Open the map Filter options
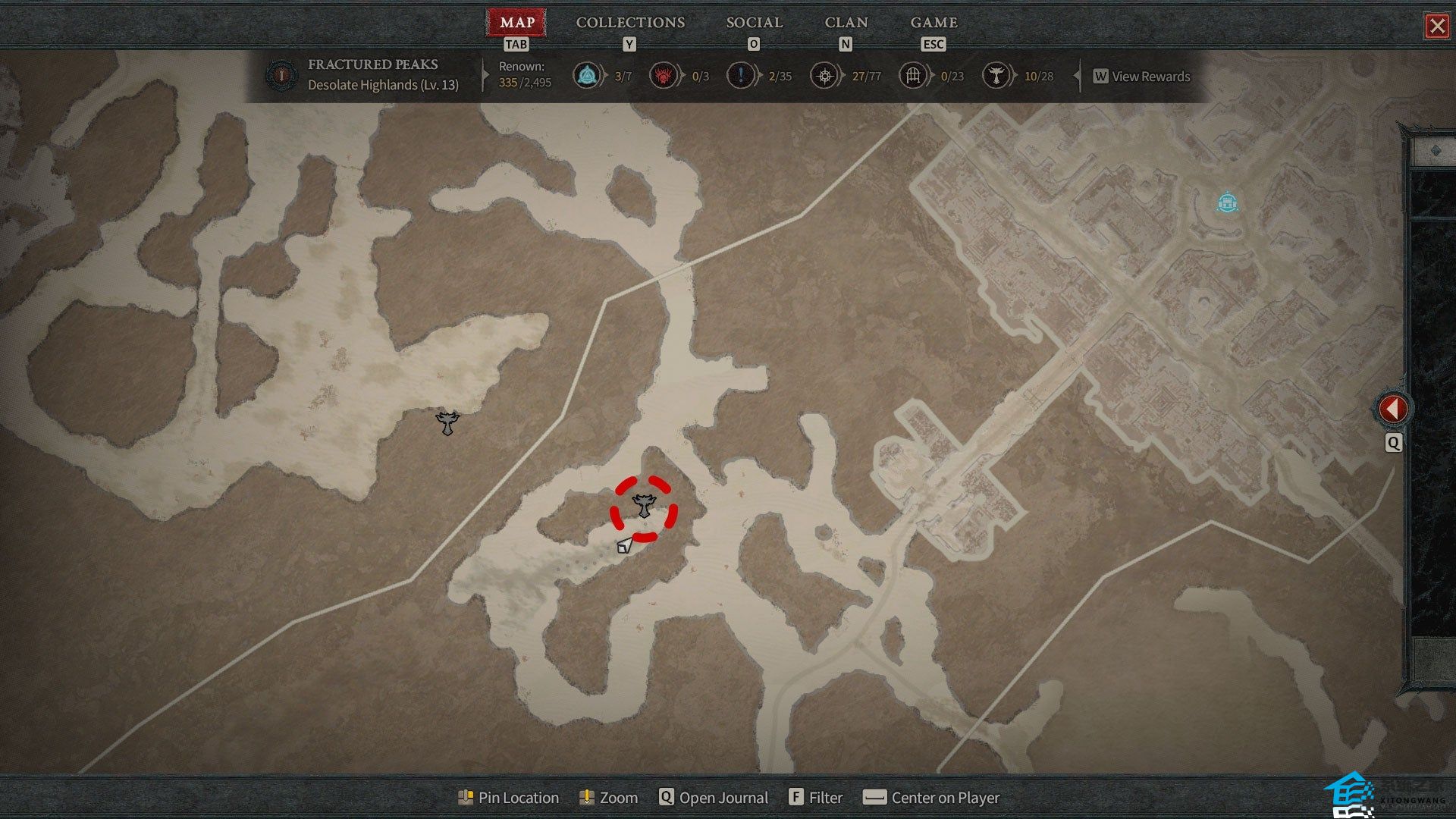This screenshot has height=819, width=1456. pyautogui.click(x=816, y=798)
